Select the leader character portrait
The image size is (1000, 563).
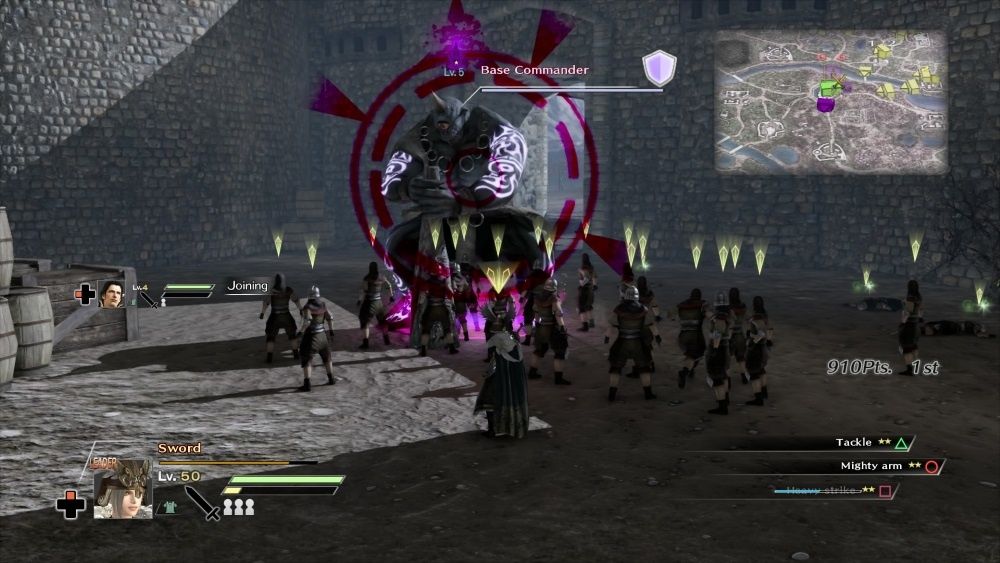122,488
